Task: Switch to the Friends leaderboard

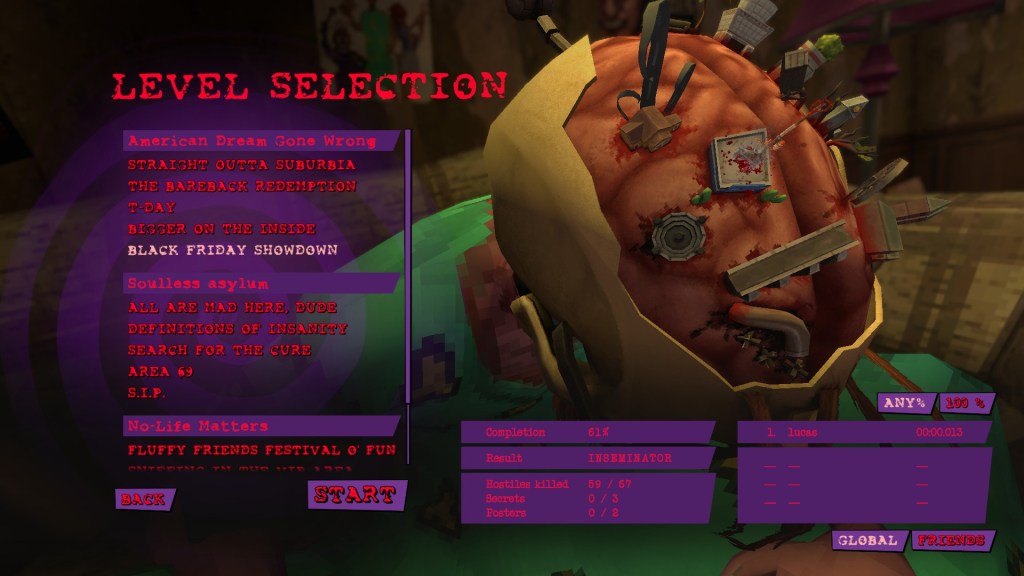Action: pos(951,540)
